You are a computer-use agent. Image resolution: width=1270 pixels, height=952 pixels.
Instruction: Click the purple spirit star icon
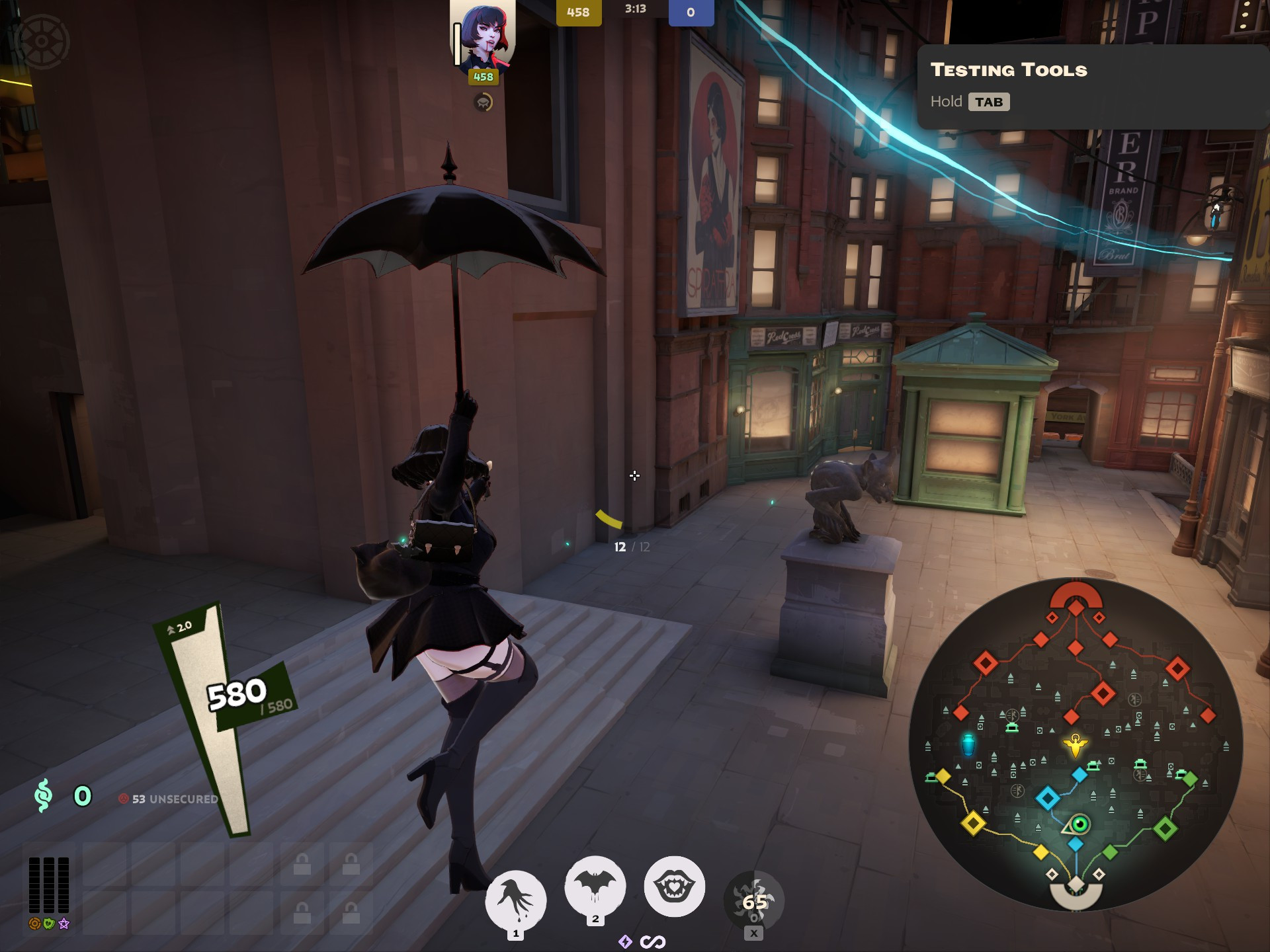tap(63, 924)
